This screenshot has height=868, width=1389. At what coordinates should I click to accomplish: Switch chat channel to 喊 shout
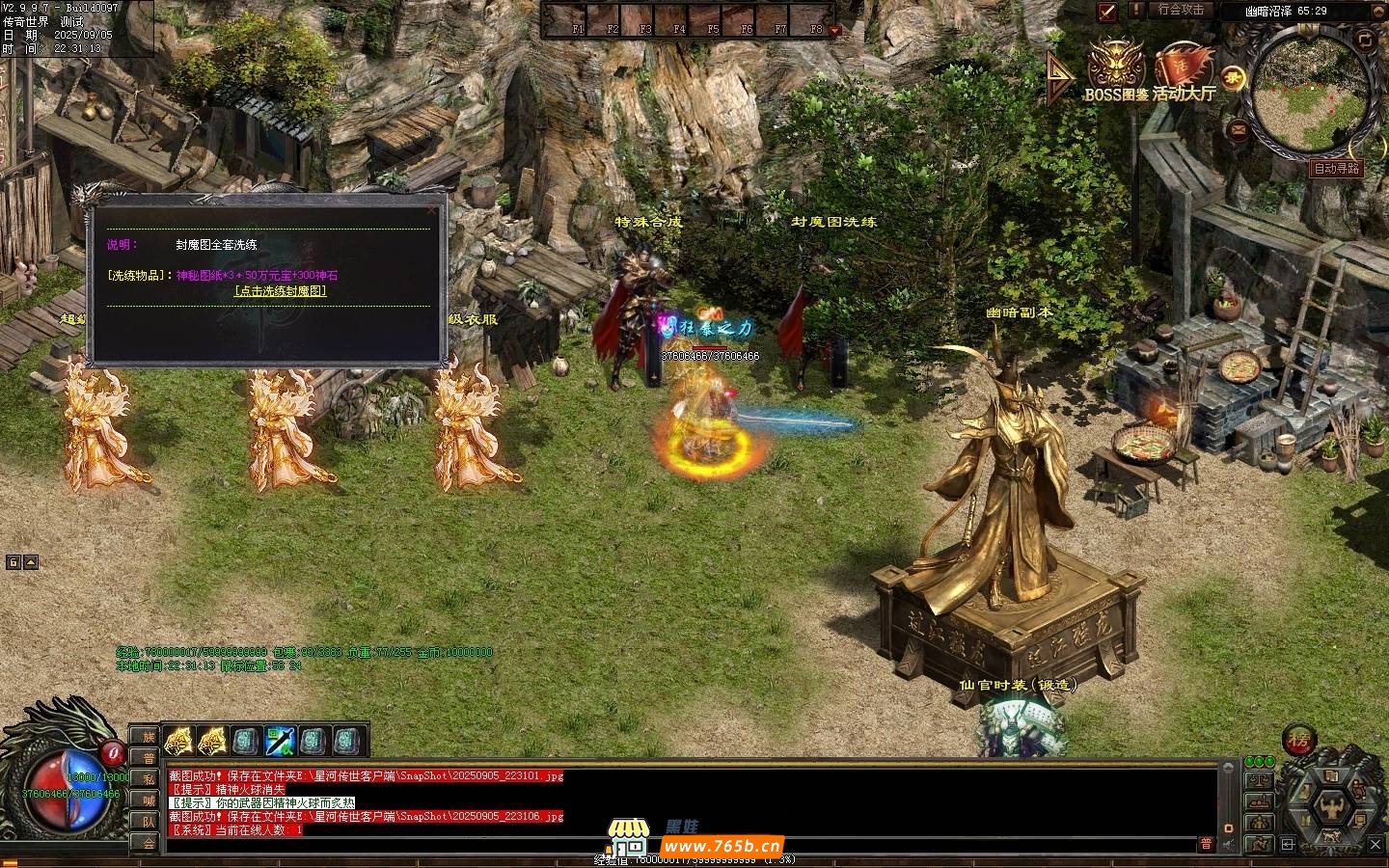149,800
